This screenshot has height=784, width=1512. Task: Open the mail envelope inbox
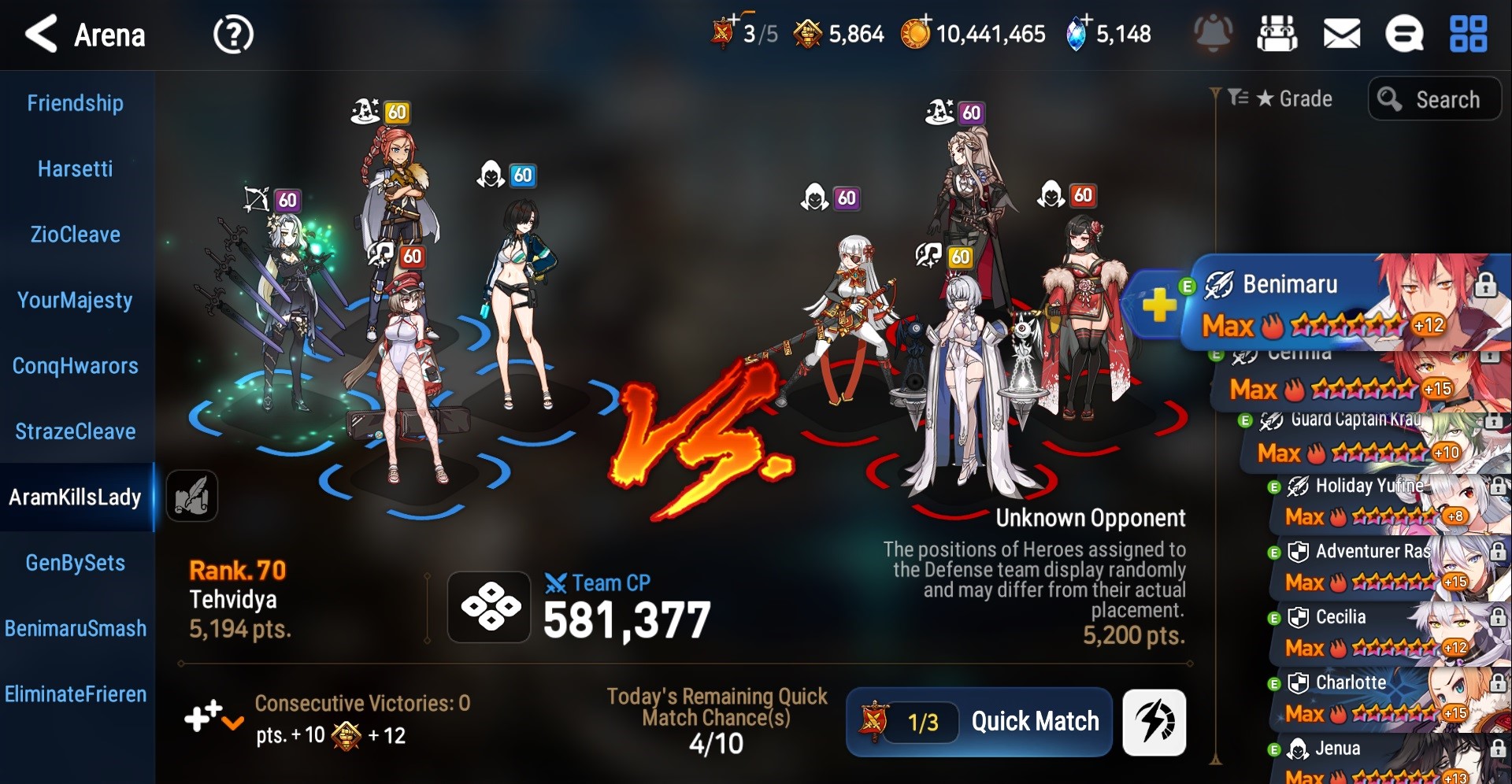(1341, 35)
